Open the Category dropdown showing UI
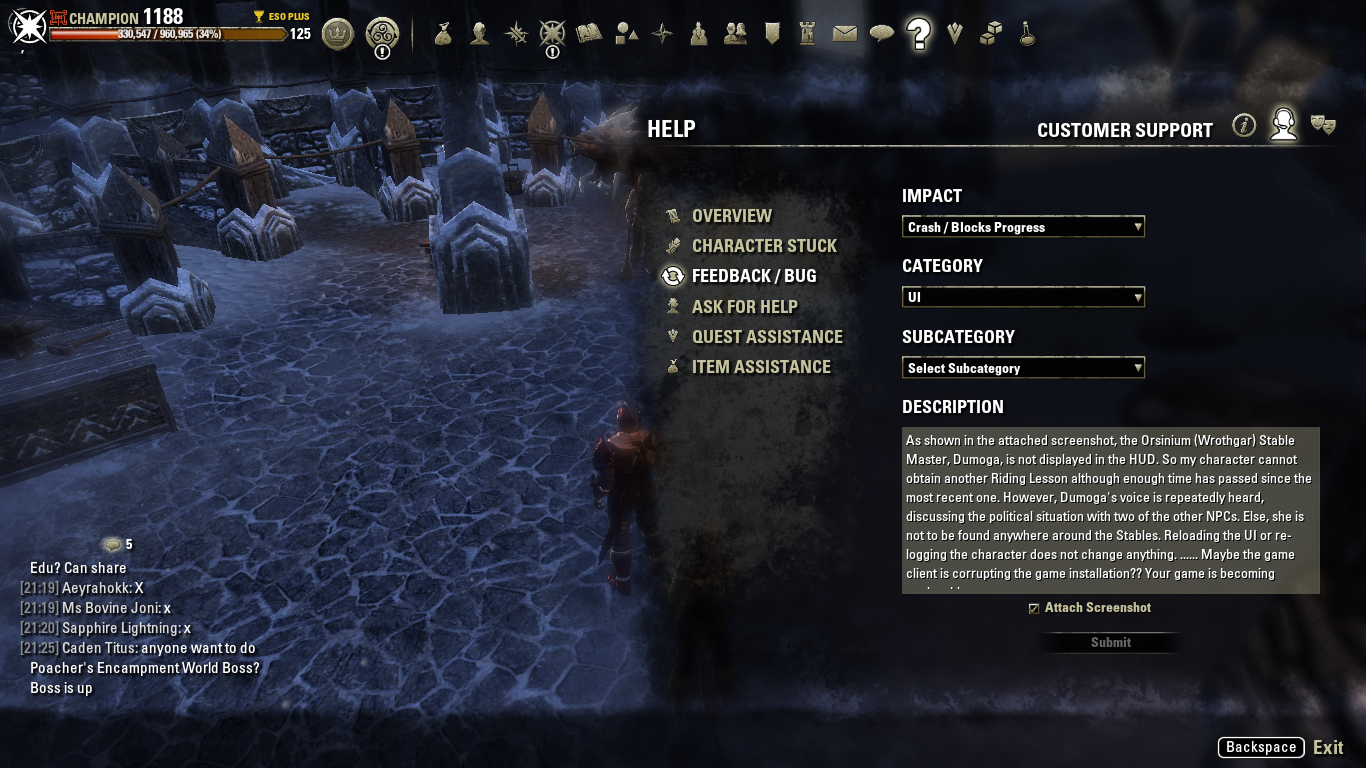Image resolution: width=1366 pixels, height=768 pixels. tap(1023, 297)
